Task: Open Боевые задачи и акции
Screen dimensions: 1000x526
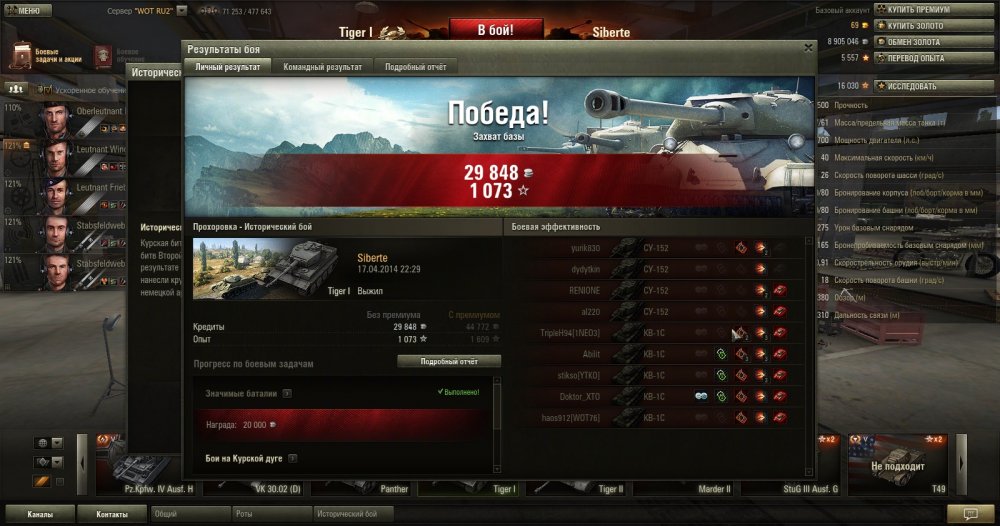Action: pos(46,55)
